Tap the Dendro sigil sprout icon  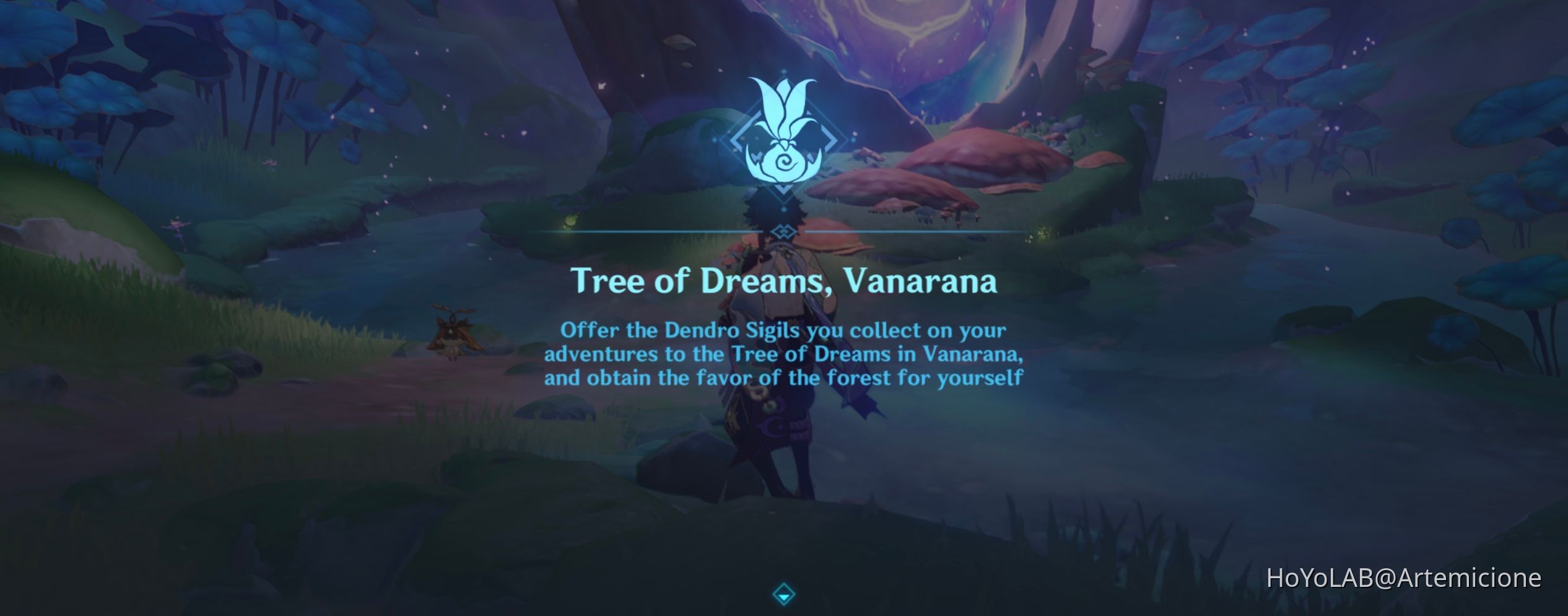[x=783, y=162]
